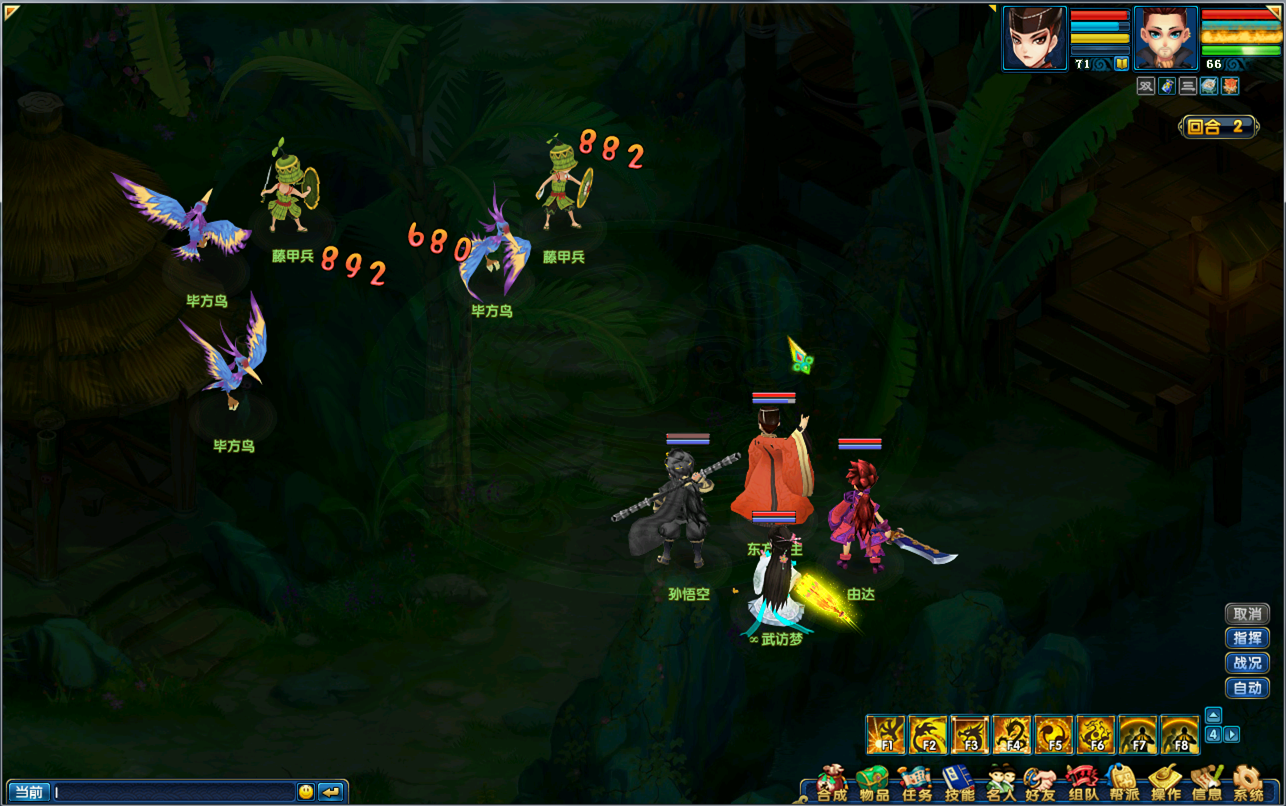This screenshot has width=1286, height=806.
Task: Click the 取消 cancel button
Action: coord(1247,614)
